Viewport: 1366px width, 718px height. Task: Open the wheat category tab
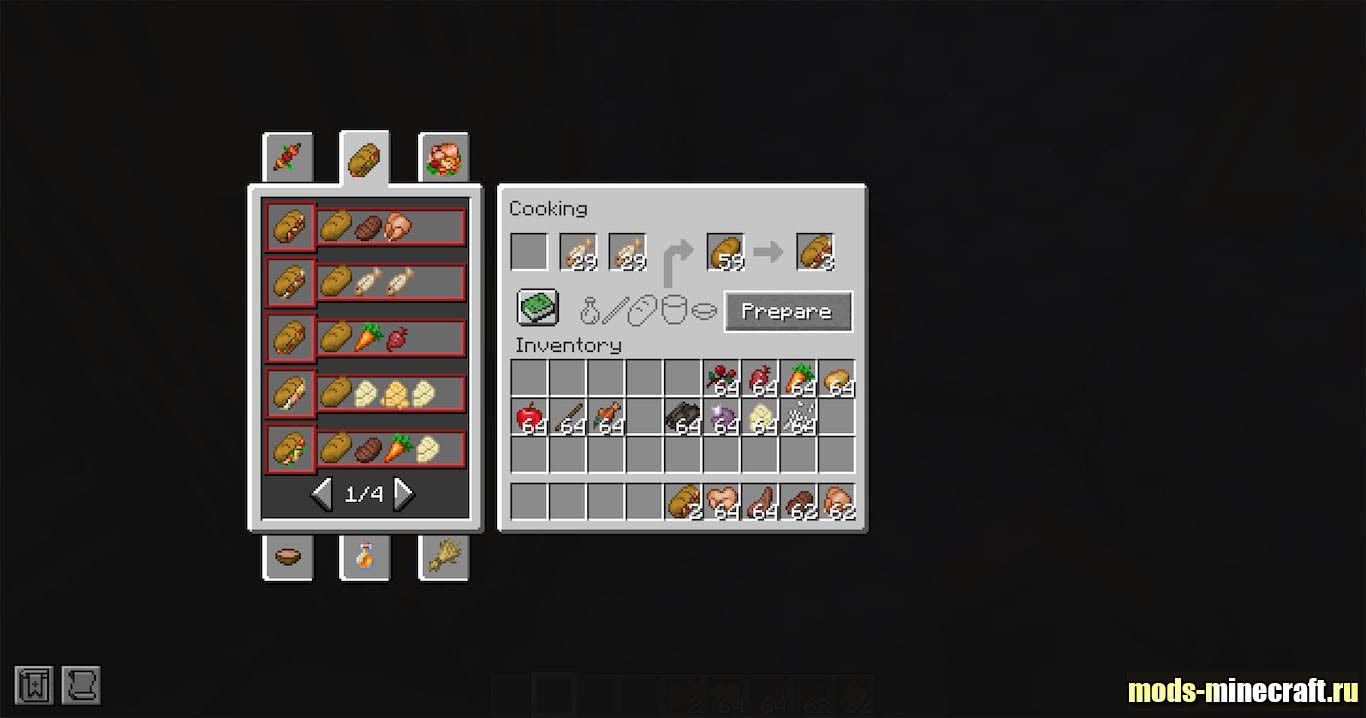coord(443,557)
